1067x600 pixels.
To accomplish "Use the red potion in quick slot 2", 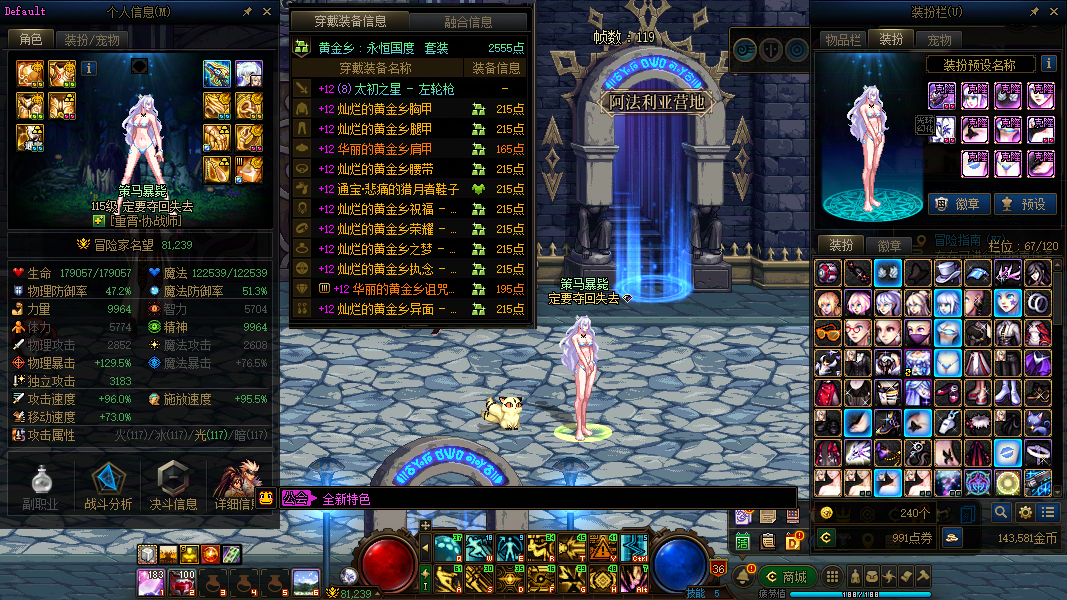I will coord(183,581).
